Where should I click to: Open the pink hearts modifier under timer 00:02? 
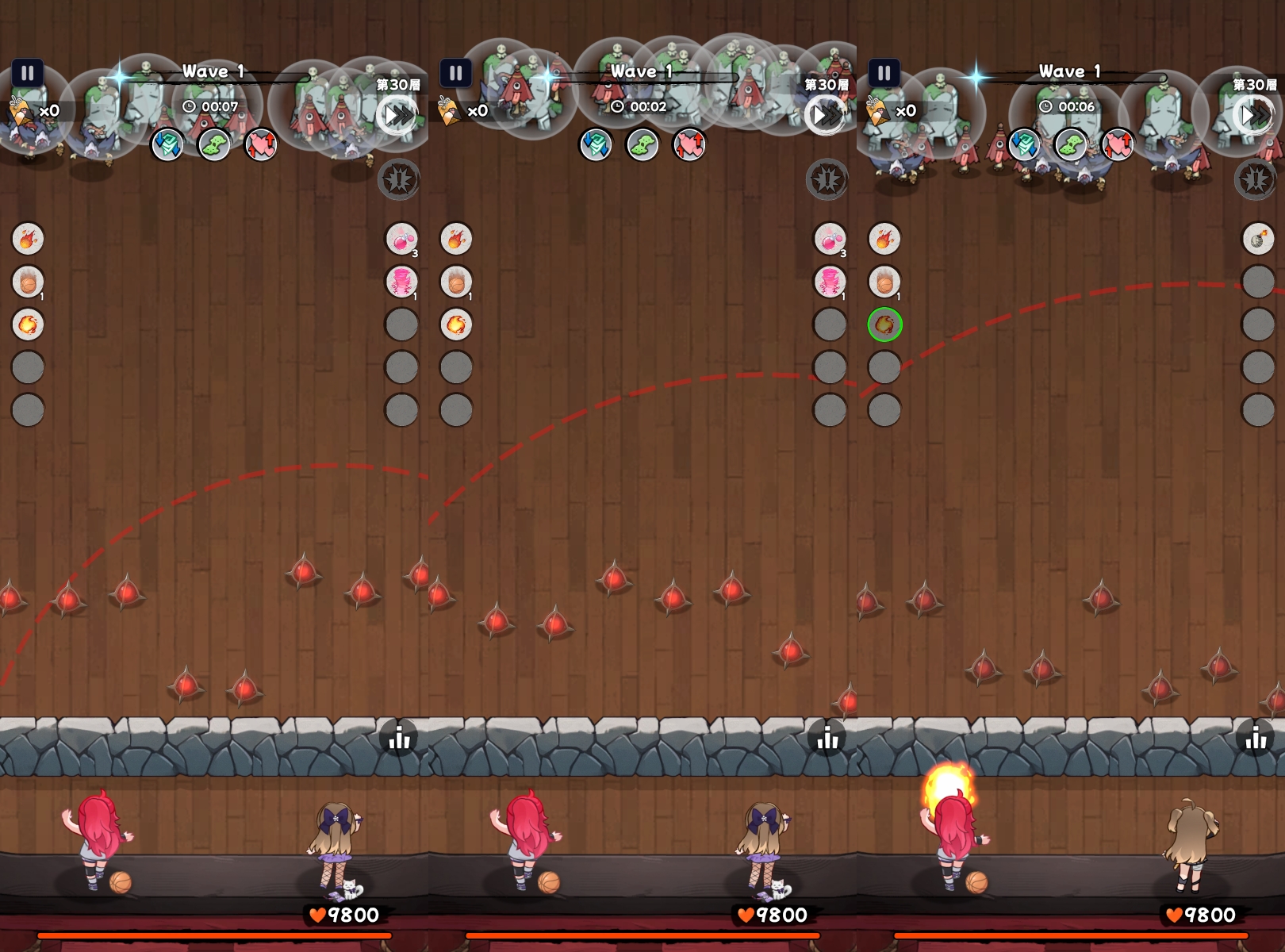(x=689, y=145)
